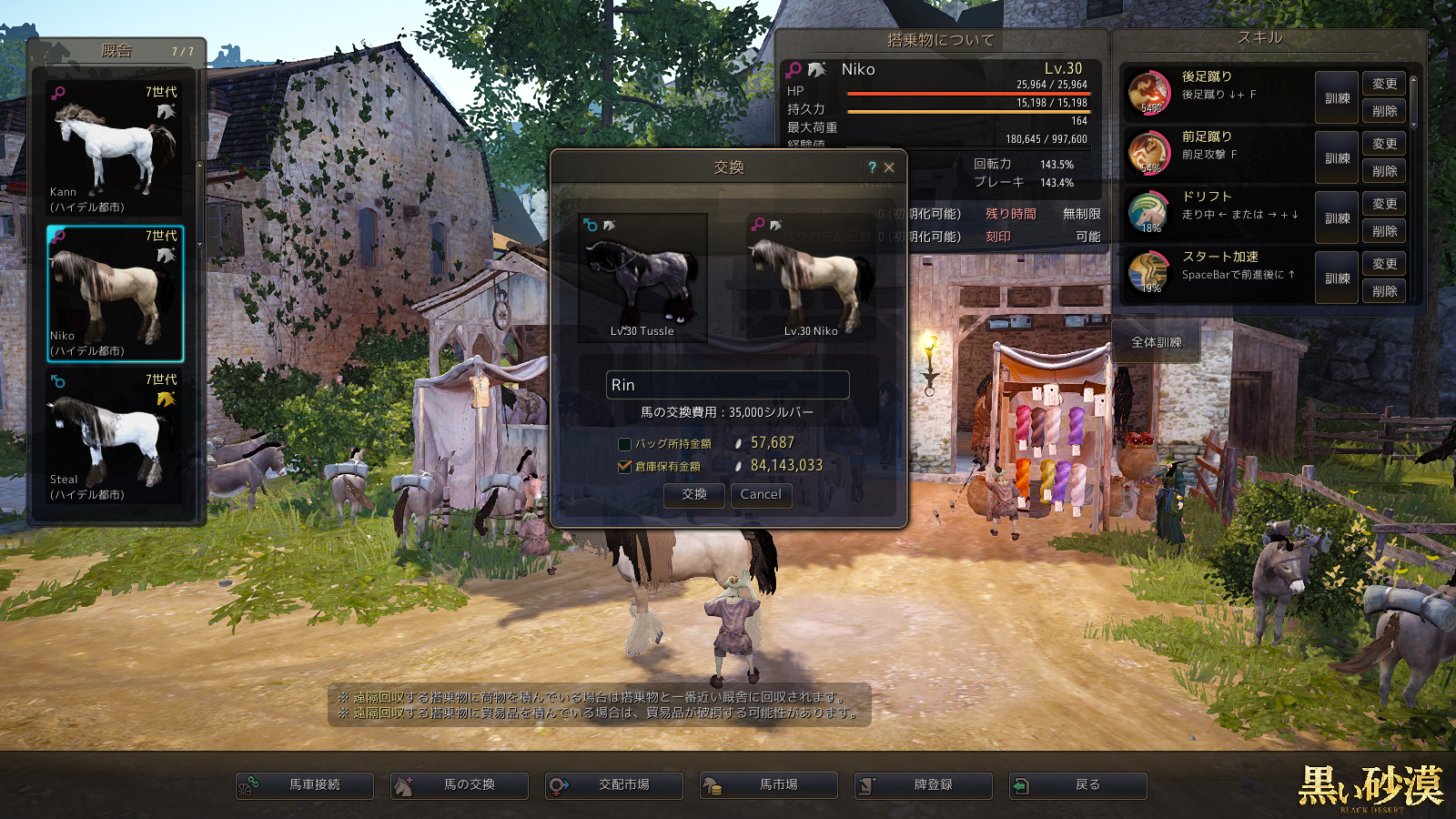Close the 交換 dialog window
The image size is (1456, 819).
click(x=889, y=167)
